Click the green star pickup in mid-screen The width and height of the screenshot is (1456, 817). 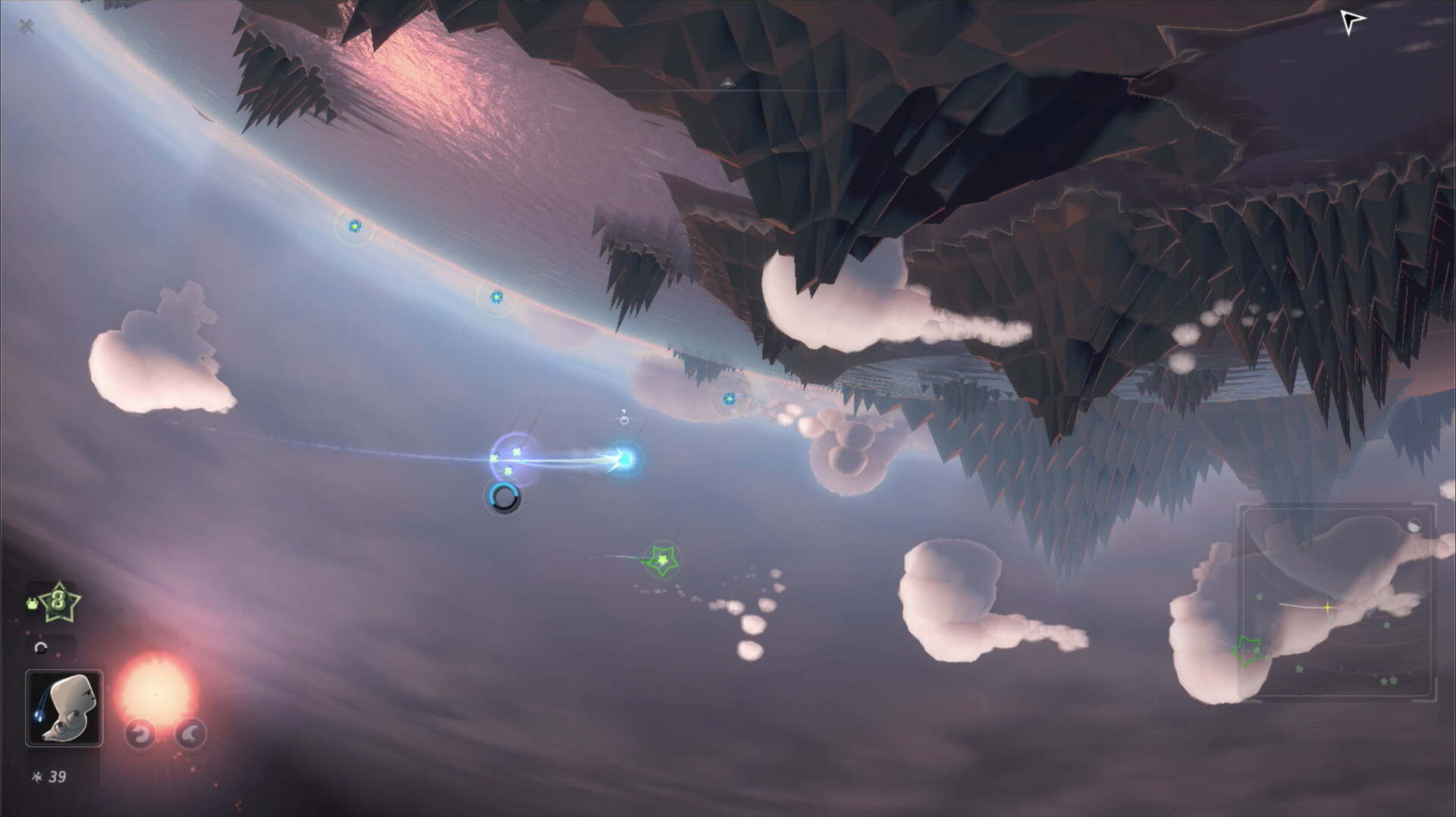point(663,559)
